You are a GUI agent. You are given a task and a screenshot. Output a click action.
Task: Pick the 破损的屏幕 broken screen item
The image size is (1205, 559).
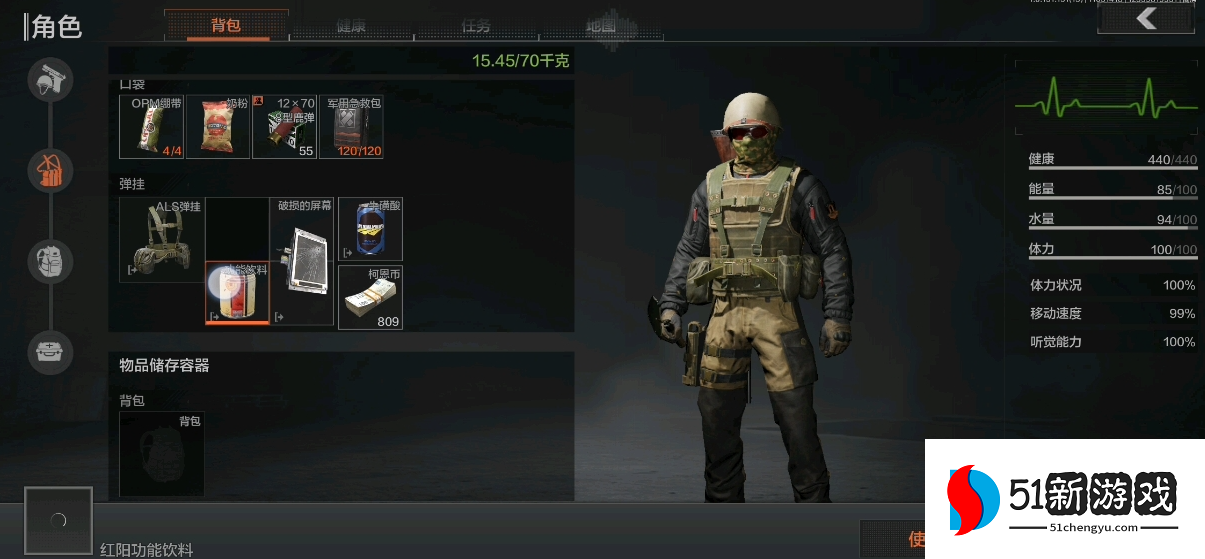click(x=302, y=261)
